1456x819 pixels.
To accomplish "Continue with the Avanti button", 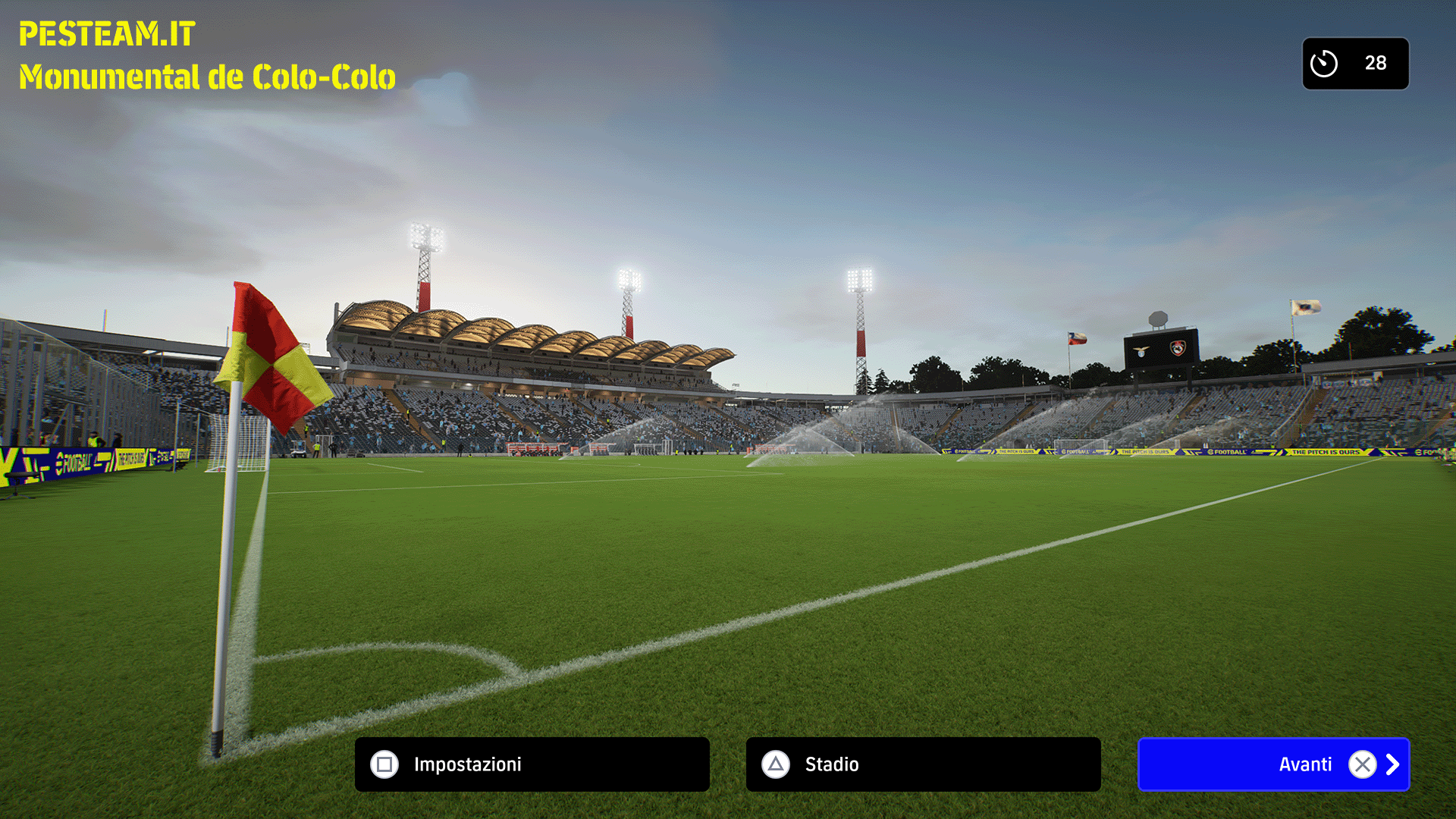I will pyautogui.click(x=1273, y=764).
